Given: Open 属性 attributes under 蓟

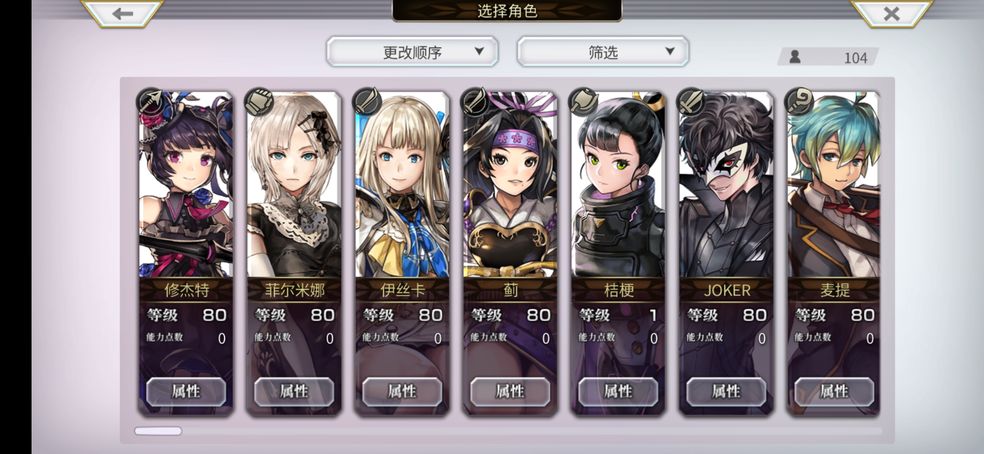Looking at the screenshot, I should click(x=509, y=391).
